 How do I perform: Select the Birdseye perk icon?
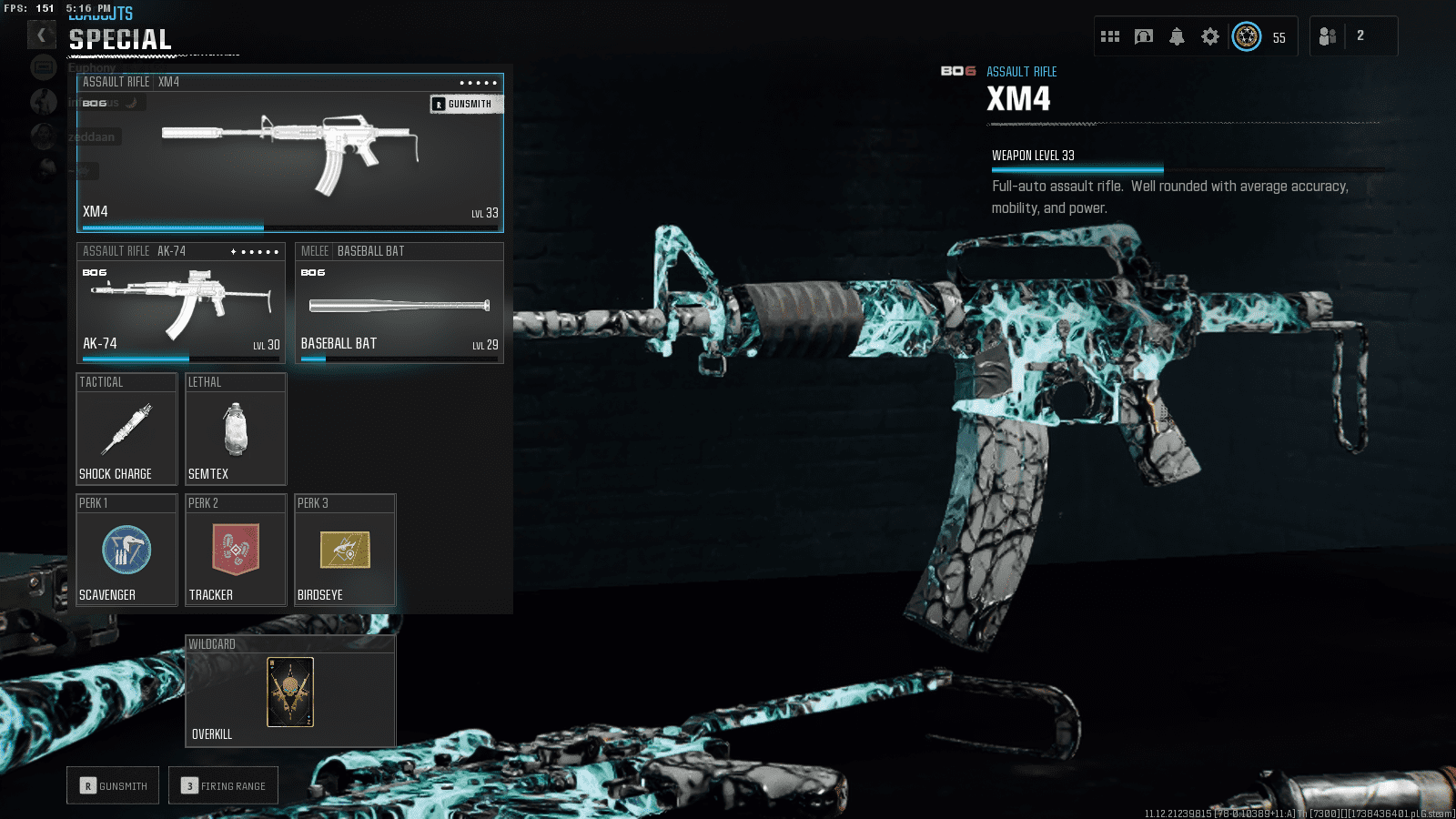[344, 550]
